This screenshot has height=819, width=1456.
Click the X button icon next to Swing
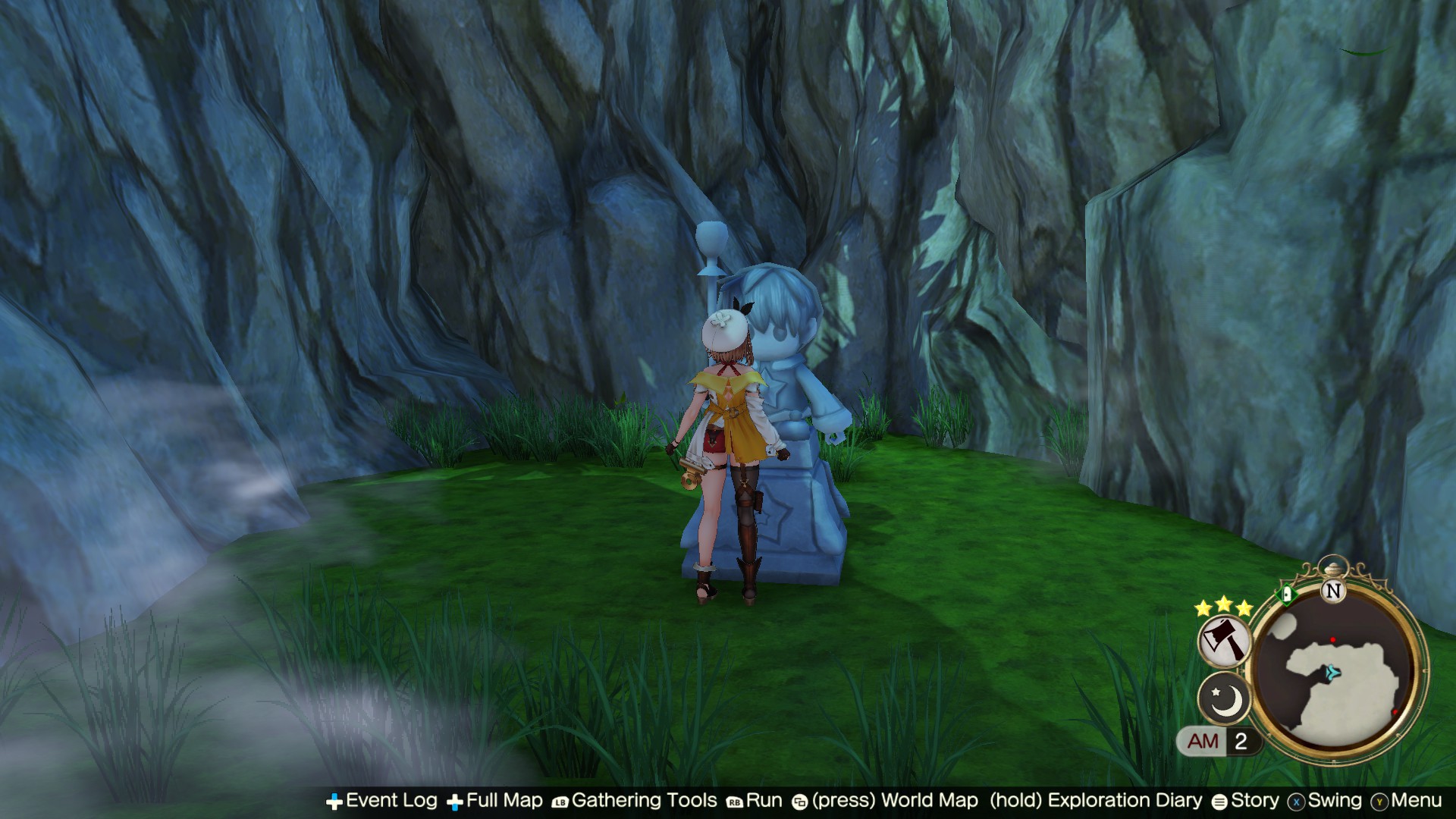click(x=1296, y=801)
